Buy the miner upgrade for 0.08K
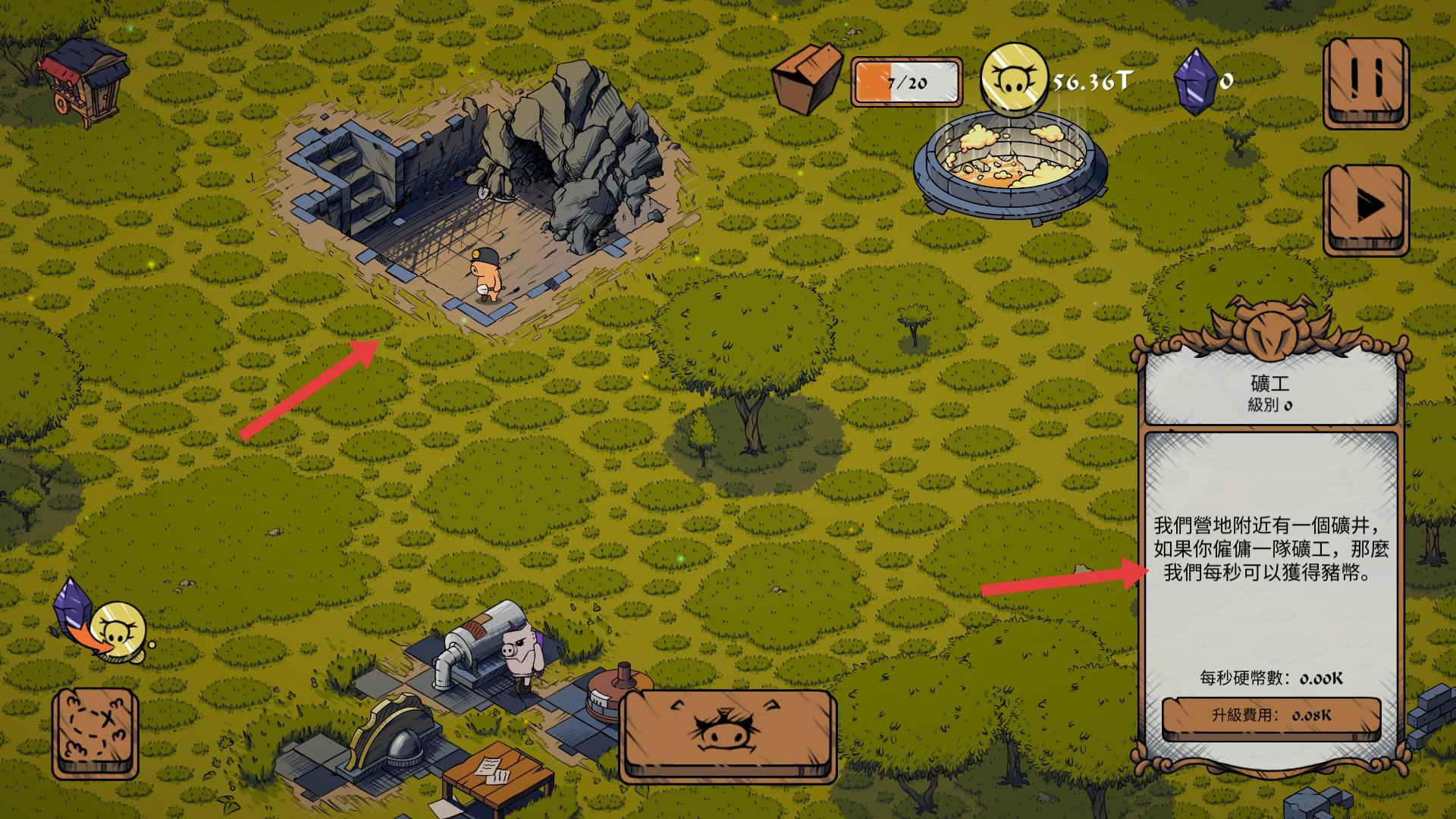This screenshot has width=1456, height=819. (1271, 716)
